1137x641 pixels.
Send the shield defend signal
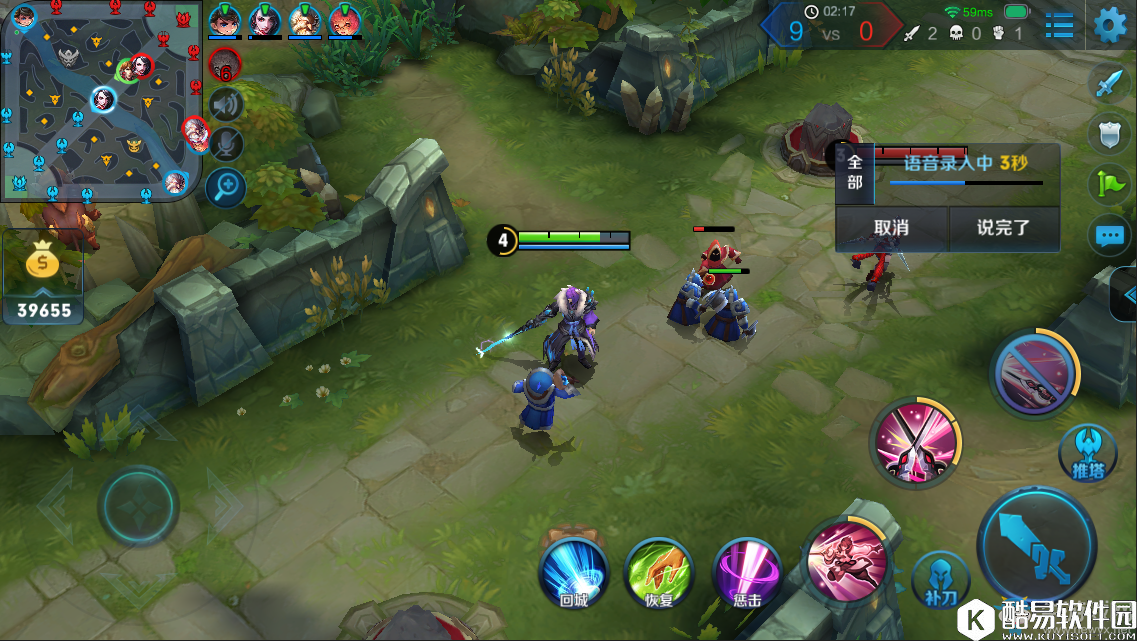(1110, 133)
